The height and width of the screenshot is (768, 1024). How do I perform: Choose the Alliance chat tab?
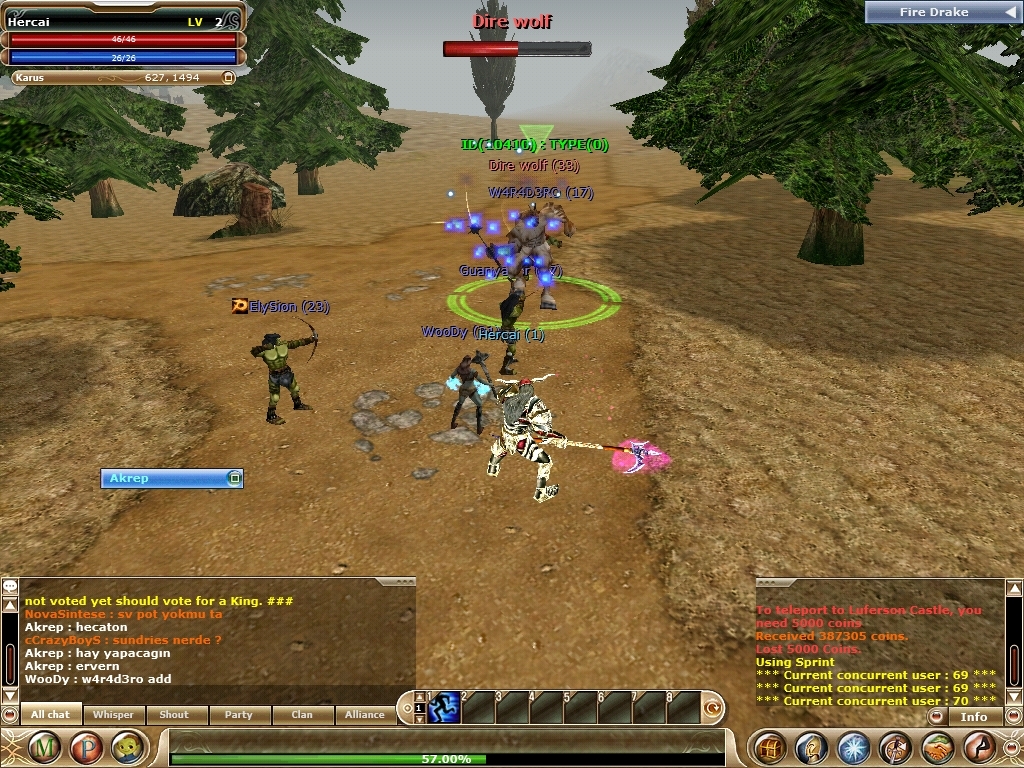click(365, 714)
